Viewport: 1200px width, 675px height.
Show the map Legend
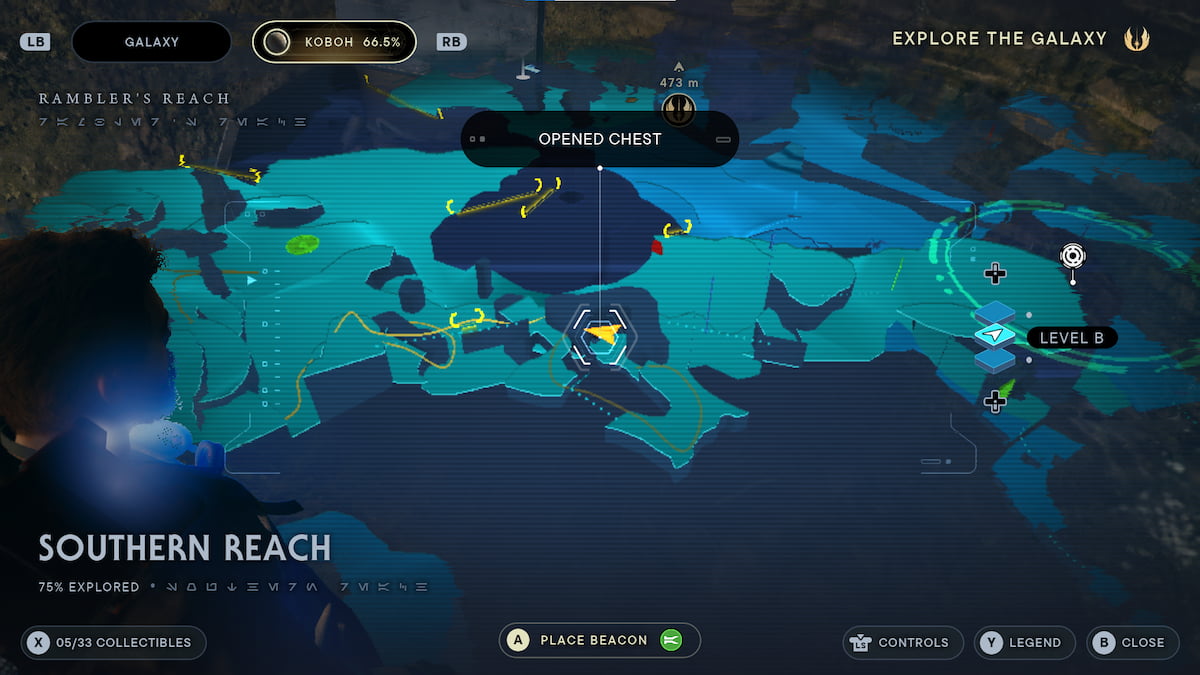tap(1024, 643)
